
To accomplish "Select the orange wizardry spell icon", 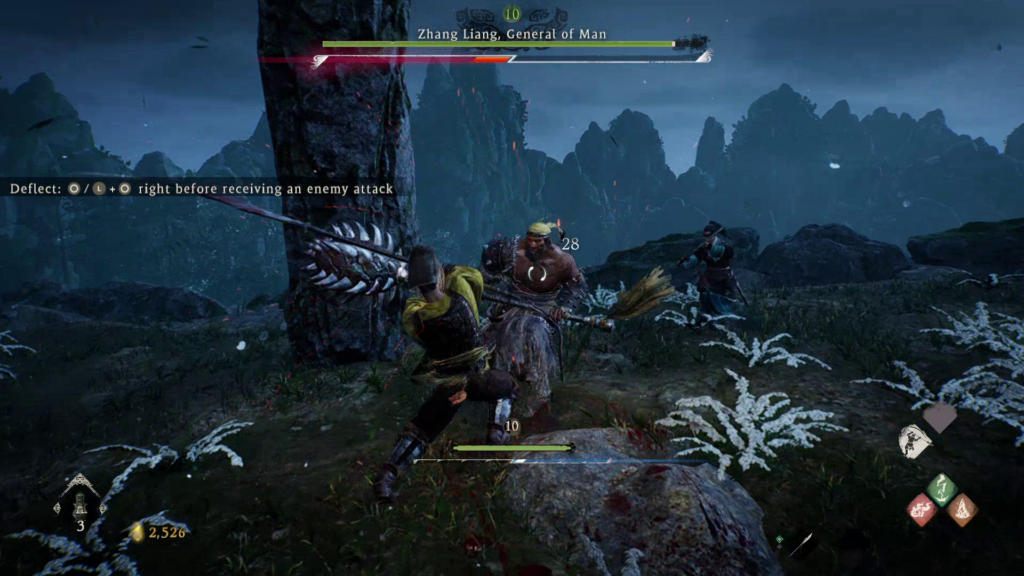I will click(x=962, y=510).
